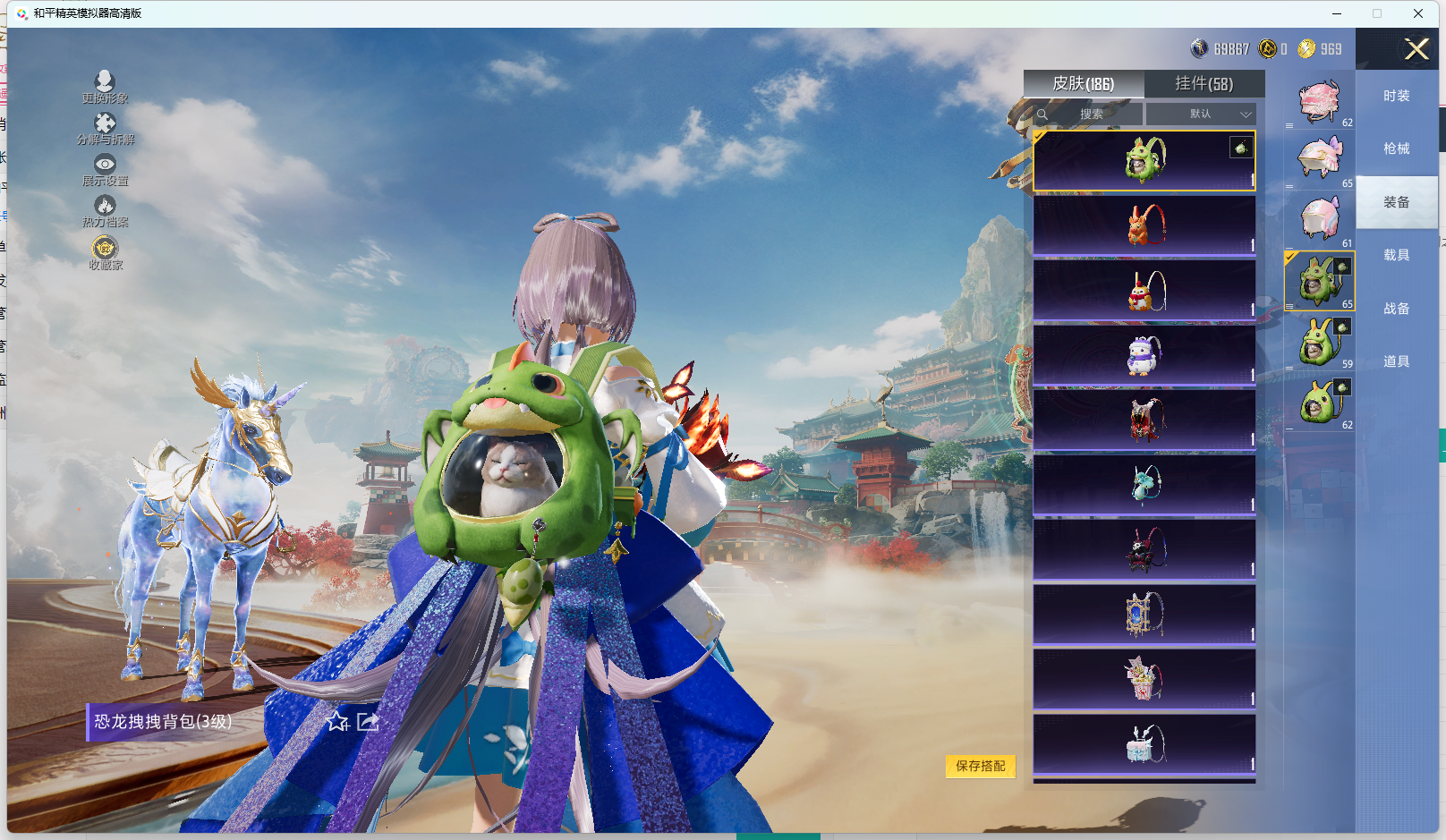This screenshot has width=1446, height=840.
Task: Favorite the backpack with the star icon
Action: pyautogui.click(x=337, y=721)
